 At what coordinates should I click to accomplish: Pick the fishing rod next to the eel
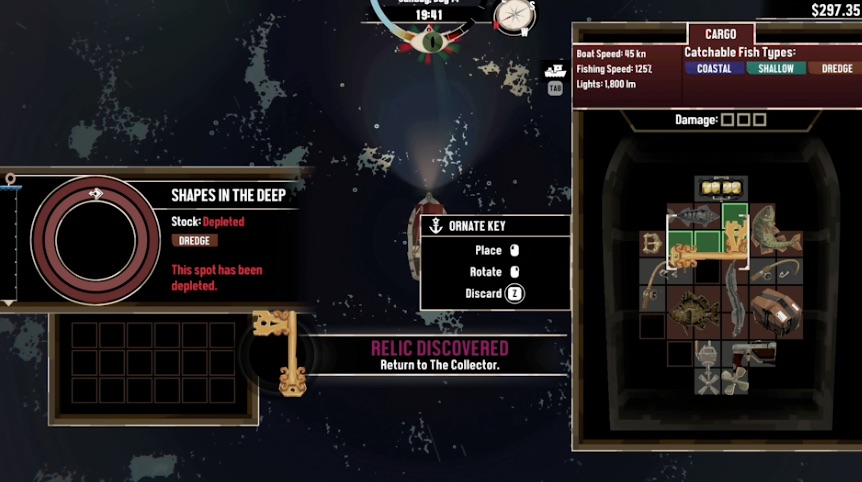click(x=772, y=270)
